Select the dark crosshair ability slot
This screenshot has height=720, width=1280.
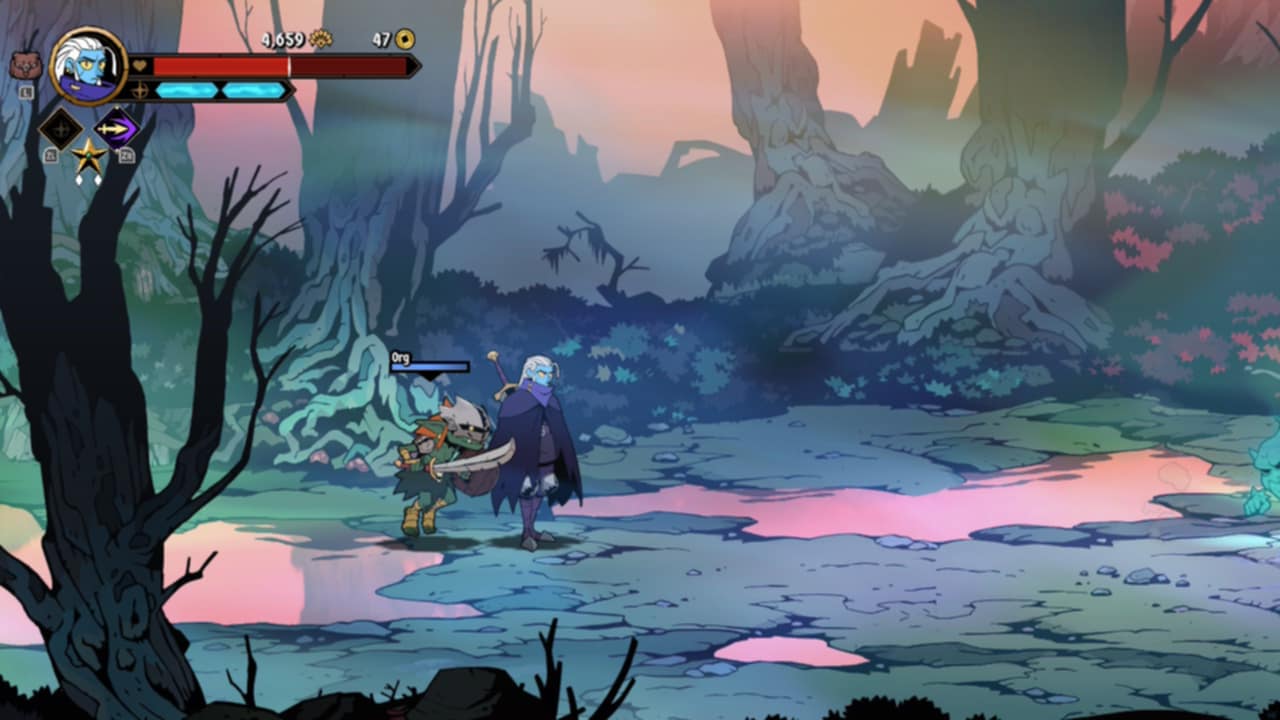pyautogui.click(x=60, y=129)
